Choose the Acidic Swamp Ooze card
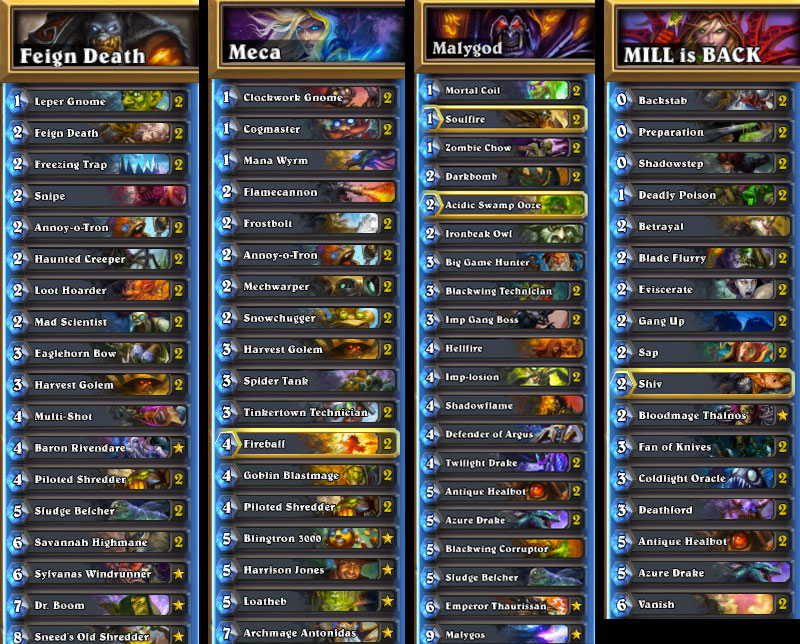 (x=500, y=205)
